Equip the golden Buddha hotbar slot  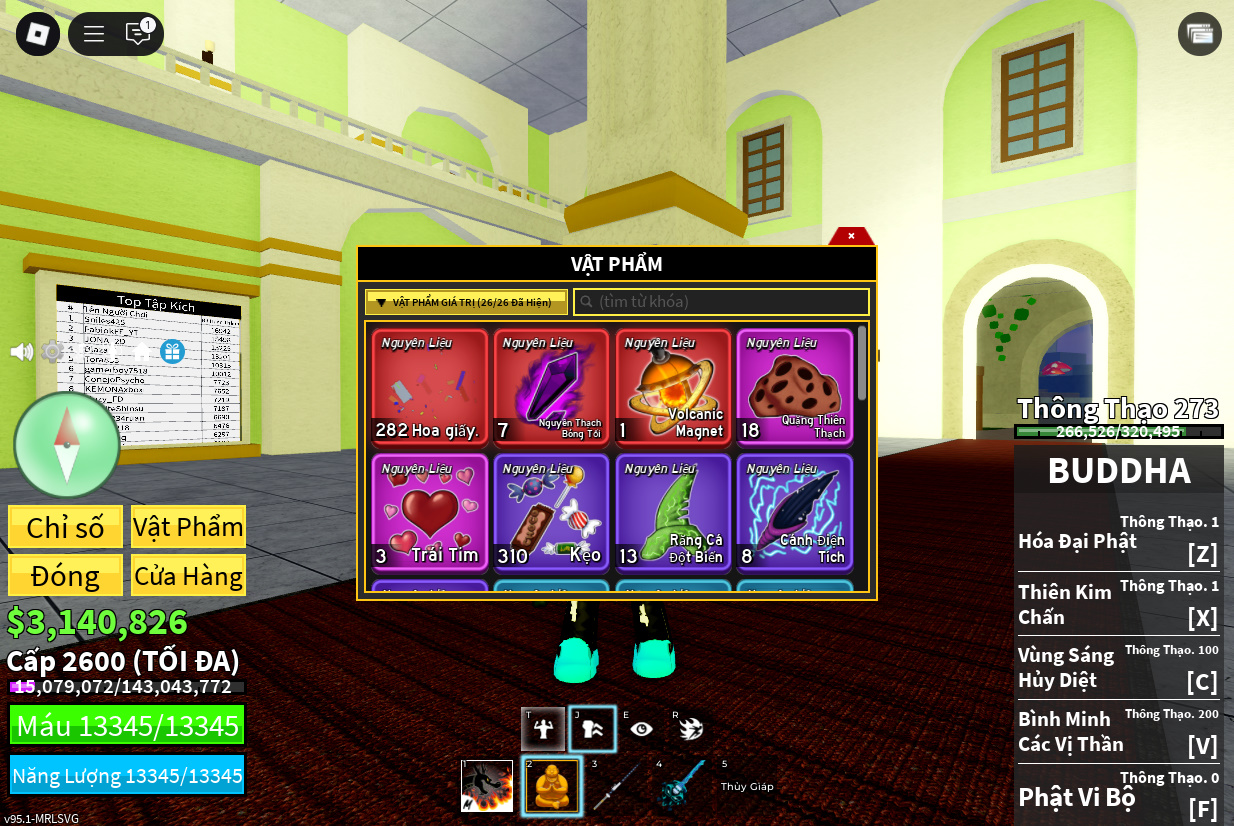point(552,786)
